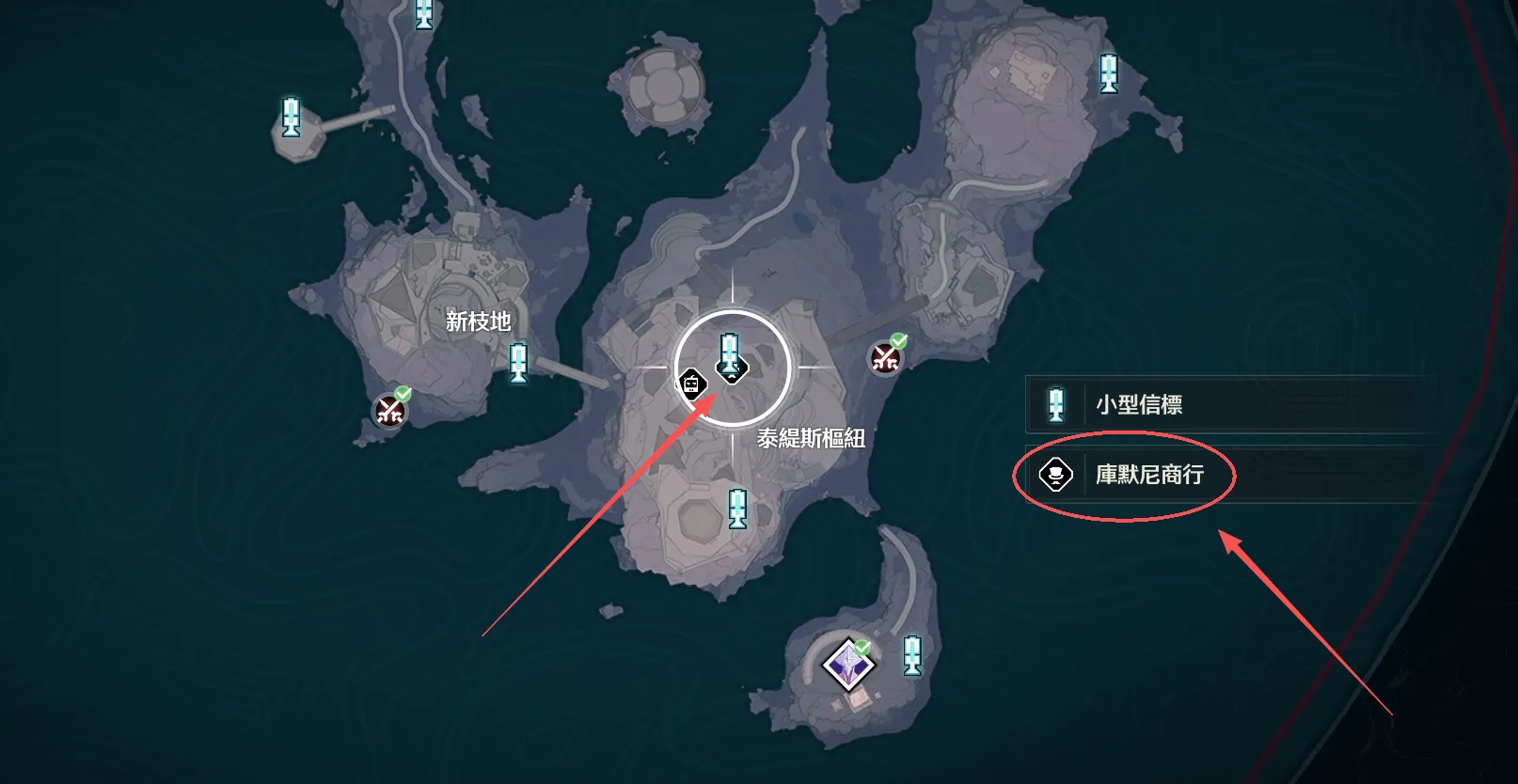Click the 泰緹斯樞紐 region label
1518x784 pixels.
(811, 434)
